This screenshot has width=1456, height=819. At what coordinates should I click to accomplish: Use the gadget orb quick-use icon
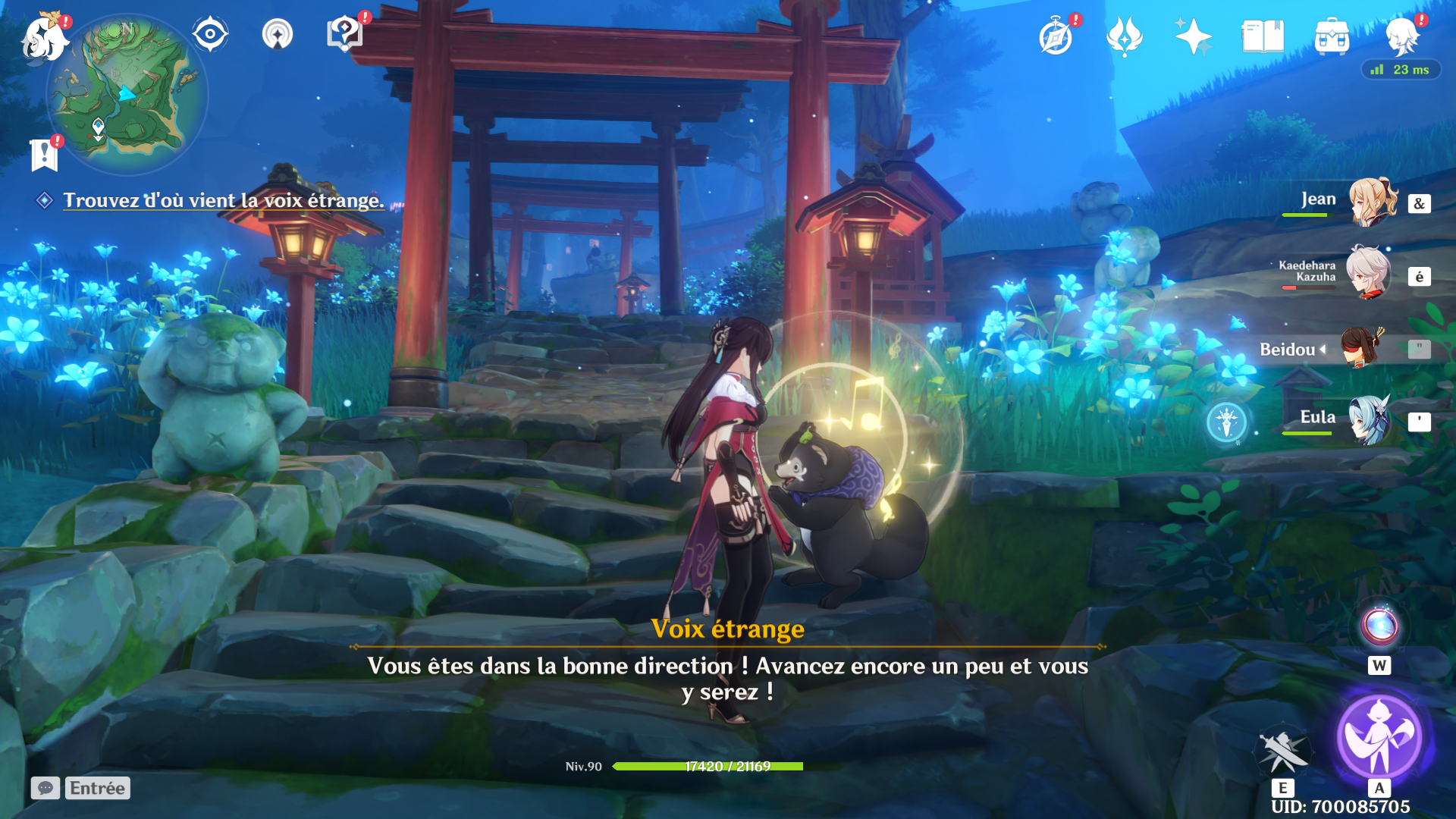[1379, 626]
